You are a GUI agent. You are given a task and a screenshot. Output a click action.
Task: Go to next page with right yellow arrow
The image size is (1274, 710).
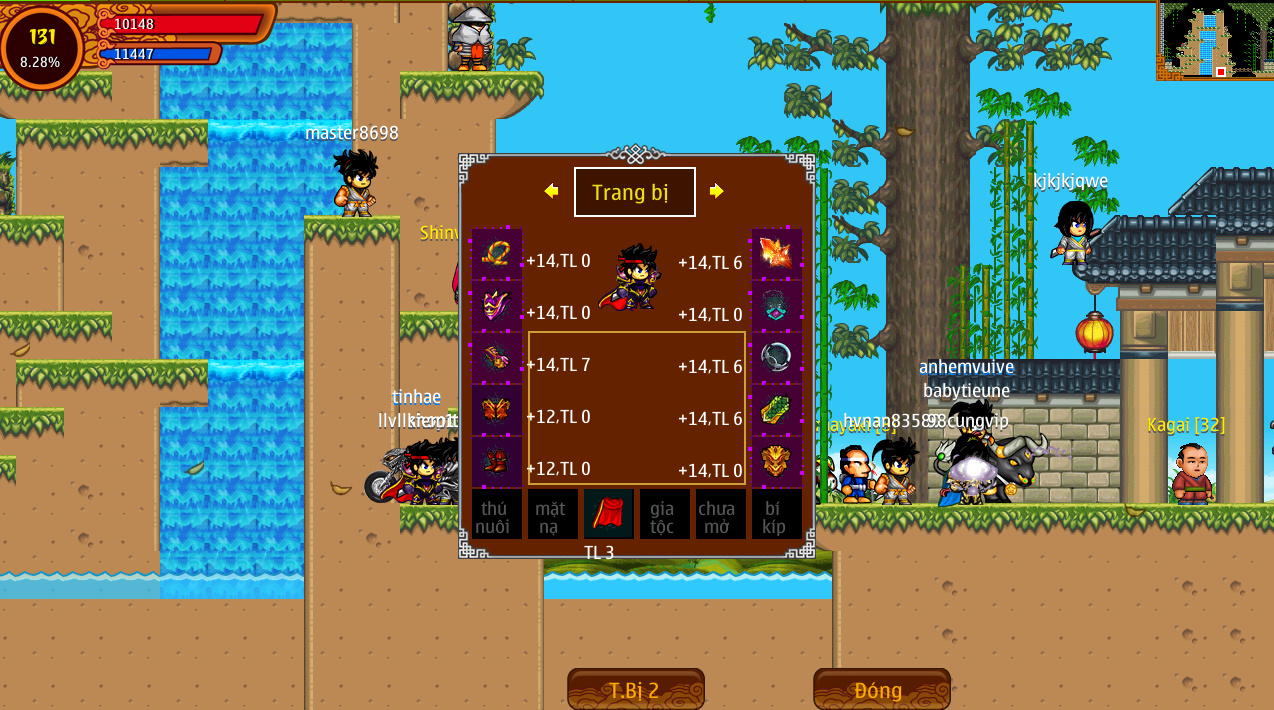point(717,191)
